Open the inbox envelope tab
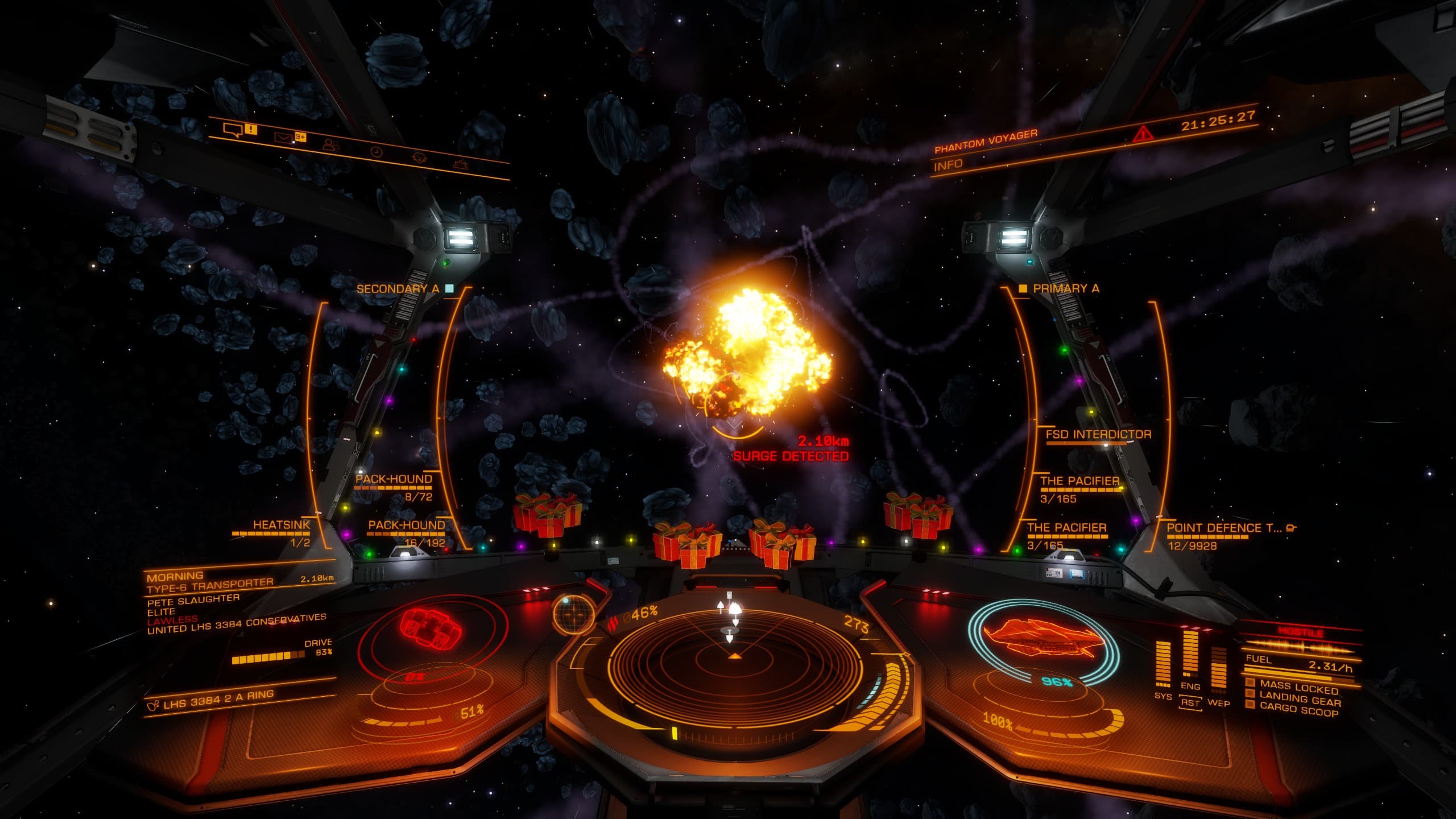This screenshot has width=1456, height=819. coord(284,137)
